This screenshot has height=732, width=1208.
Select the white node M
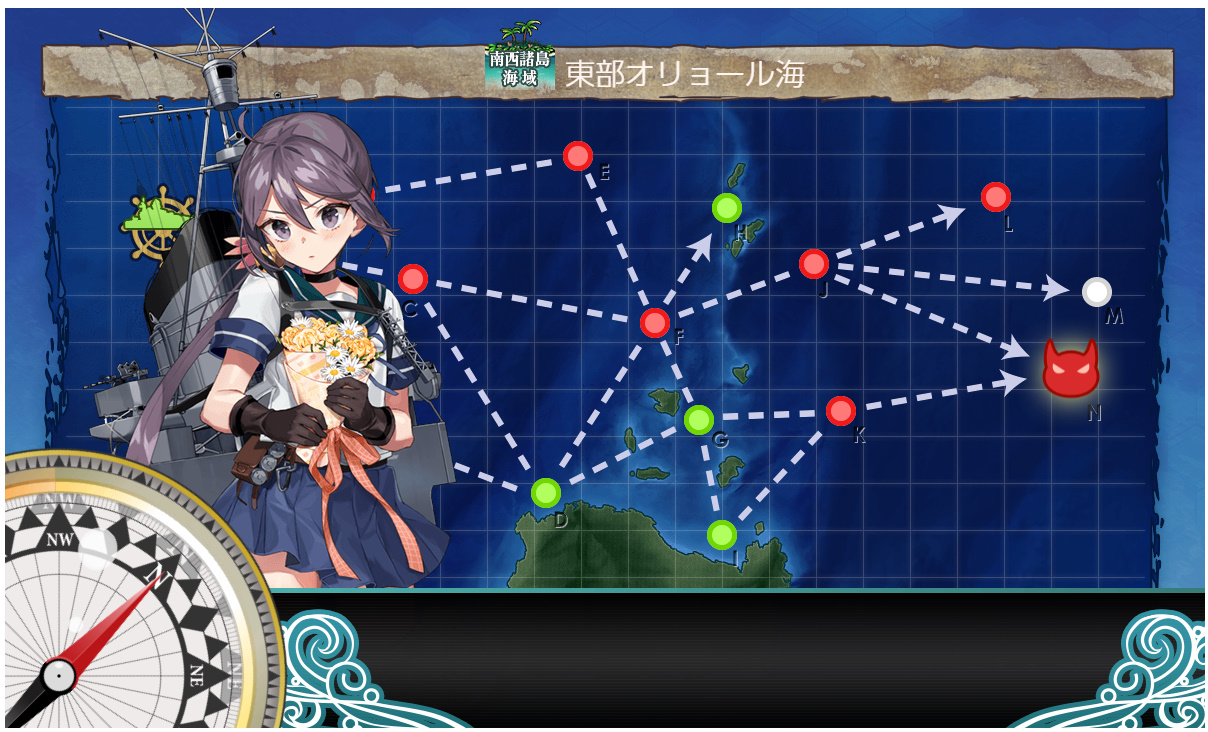pos(1097,291)
